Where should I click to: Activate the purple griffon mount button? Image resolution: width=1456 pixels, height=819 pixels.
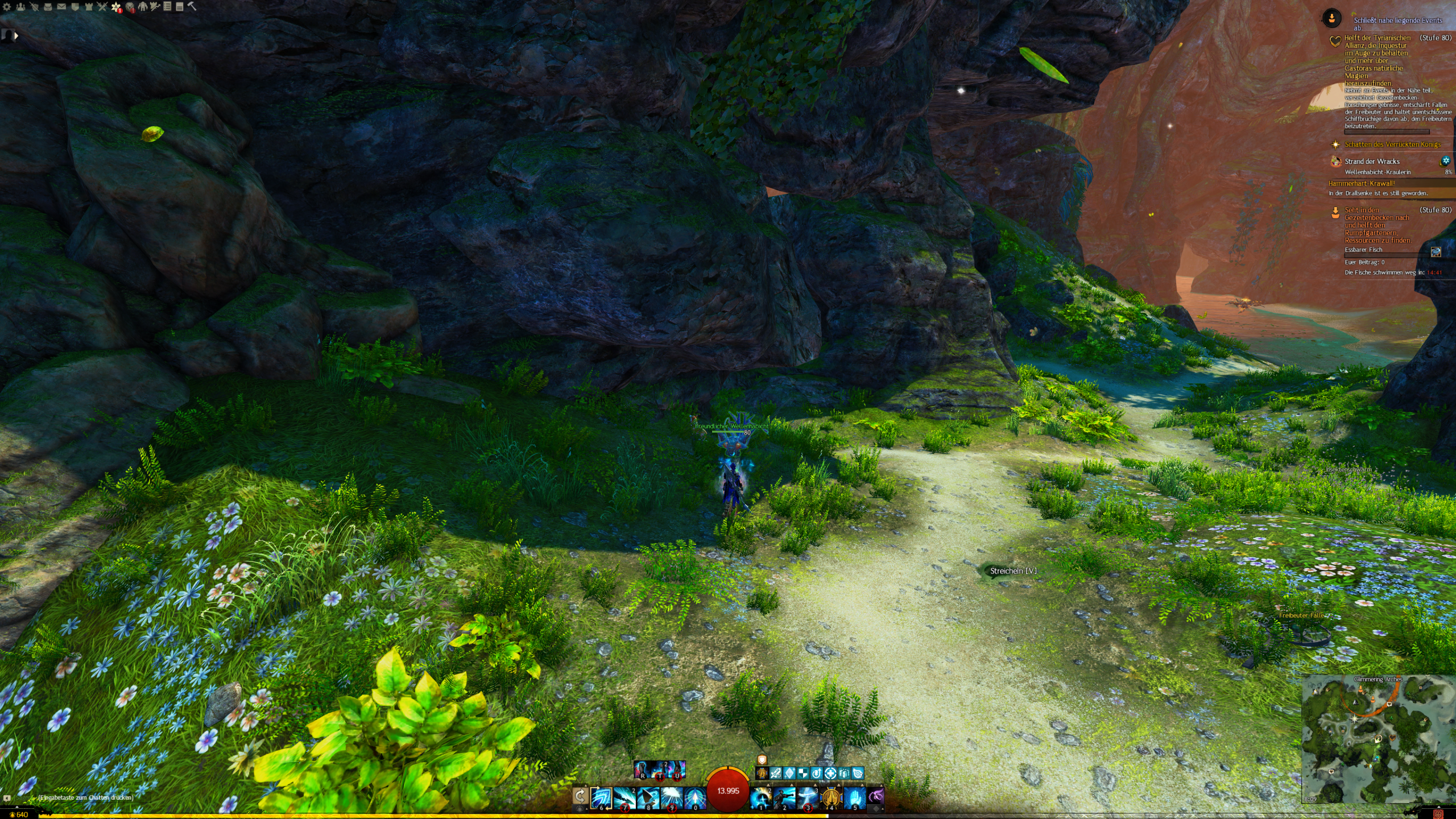point(876,797)
